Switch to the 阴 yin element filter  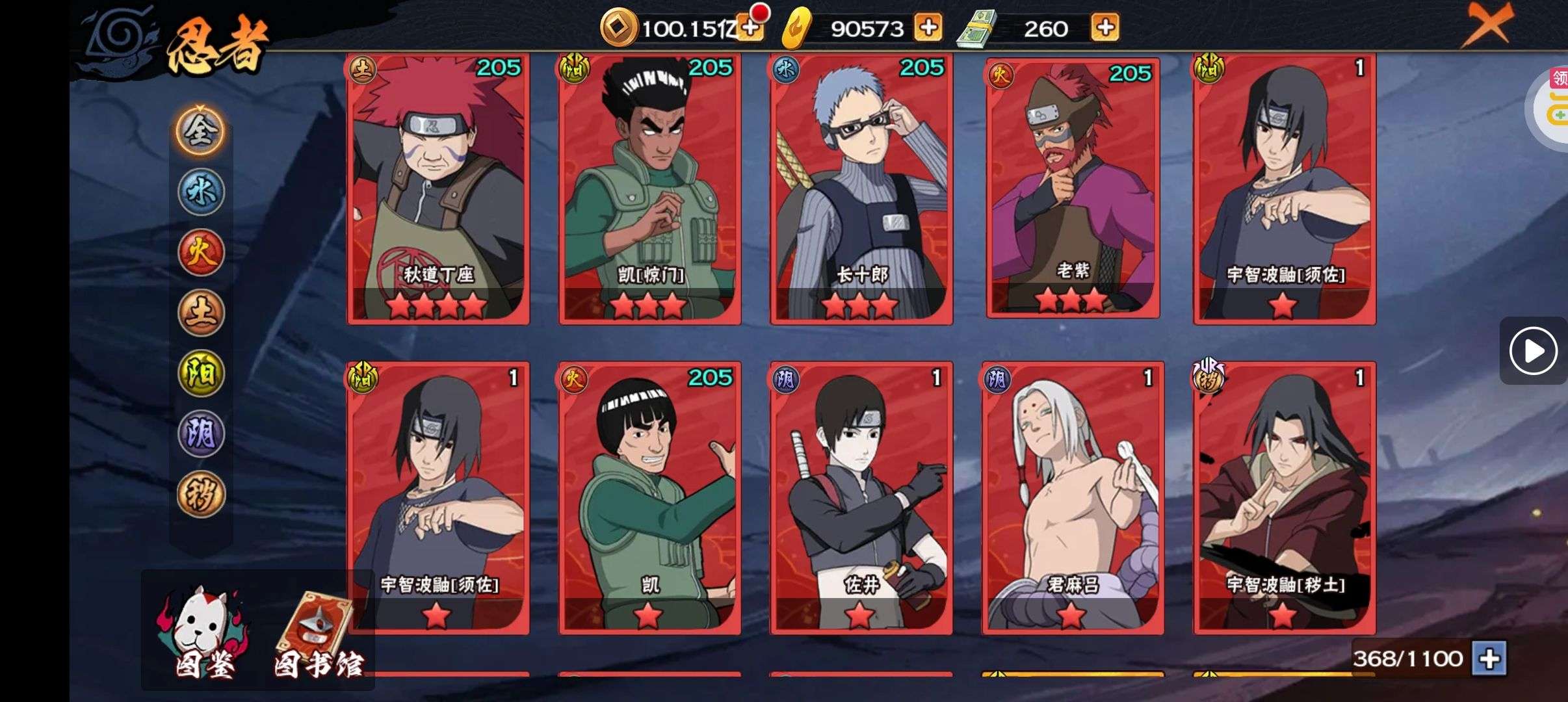pos(201,434)
